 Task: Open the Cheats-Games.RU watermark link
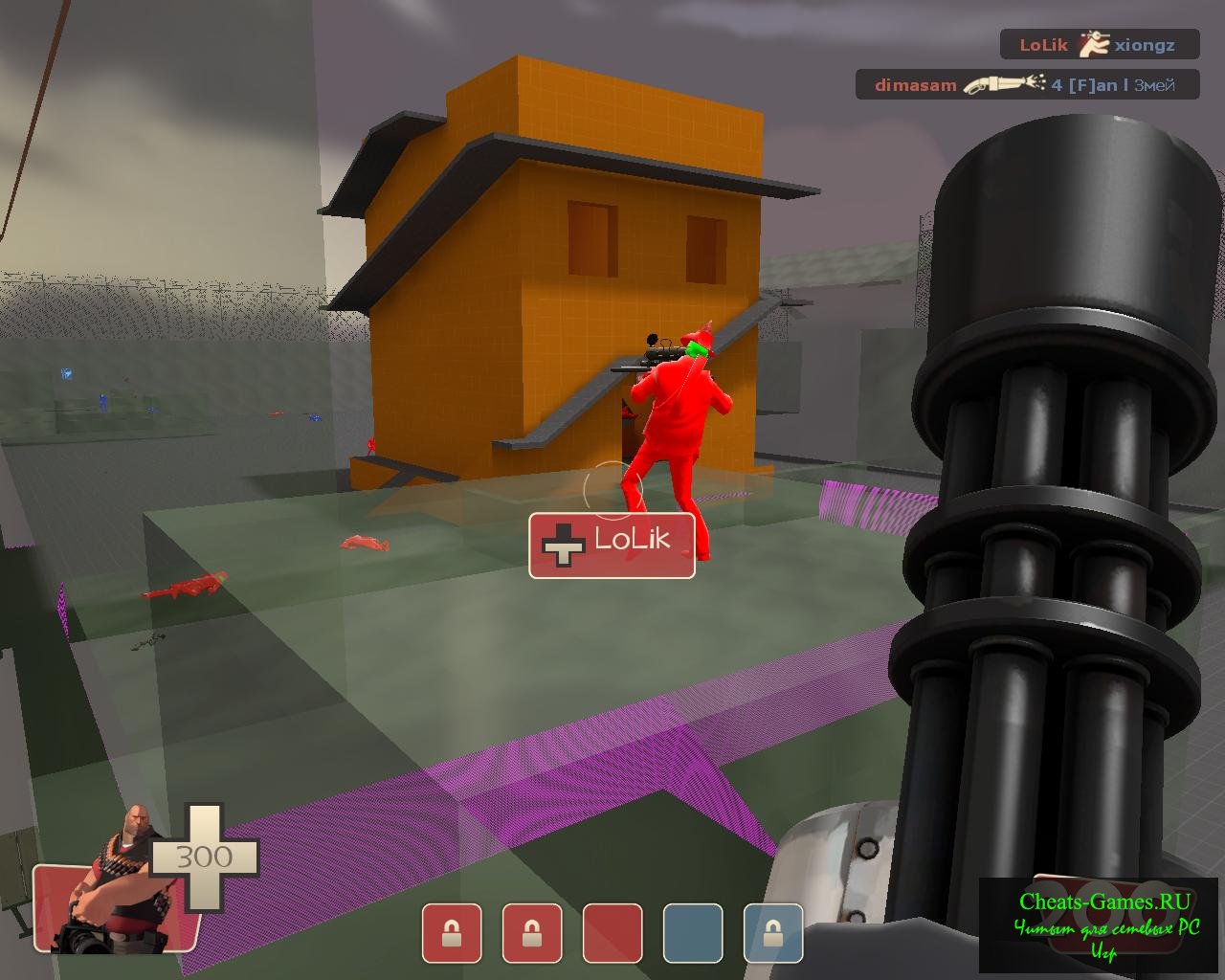pos(1103,902)
